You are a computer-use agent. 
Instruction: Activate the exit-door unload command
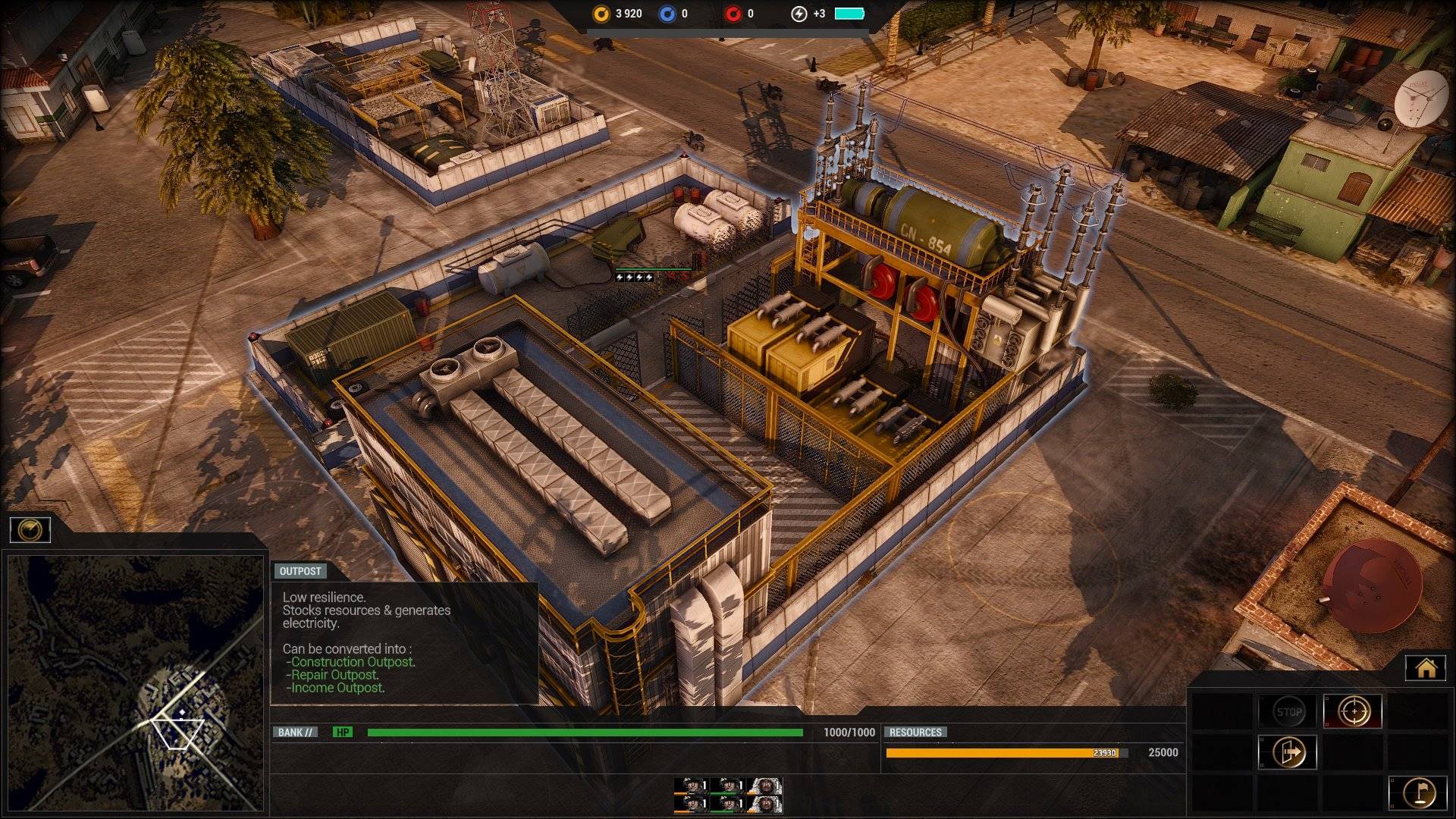click(1288, 752)
